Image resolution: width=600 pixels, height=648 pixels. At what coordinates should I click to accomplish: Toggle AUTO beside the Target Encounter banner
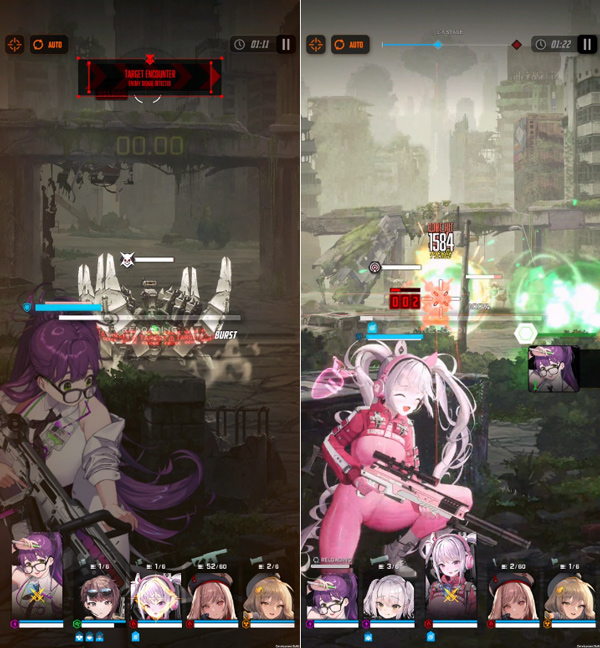click(49, 44)
